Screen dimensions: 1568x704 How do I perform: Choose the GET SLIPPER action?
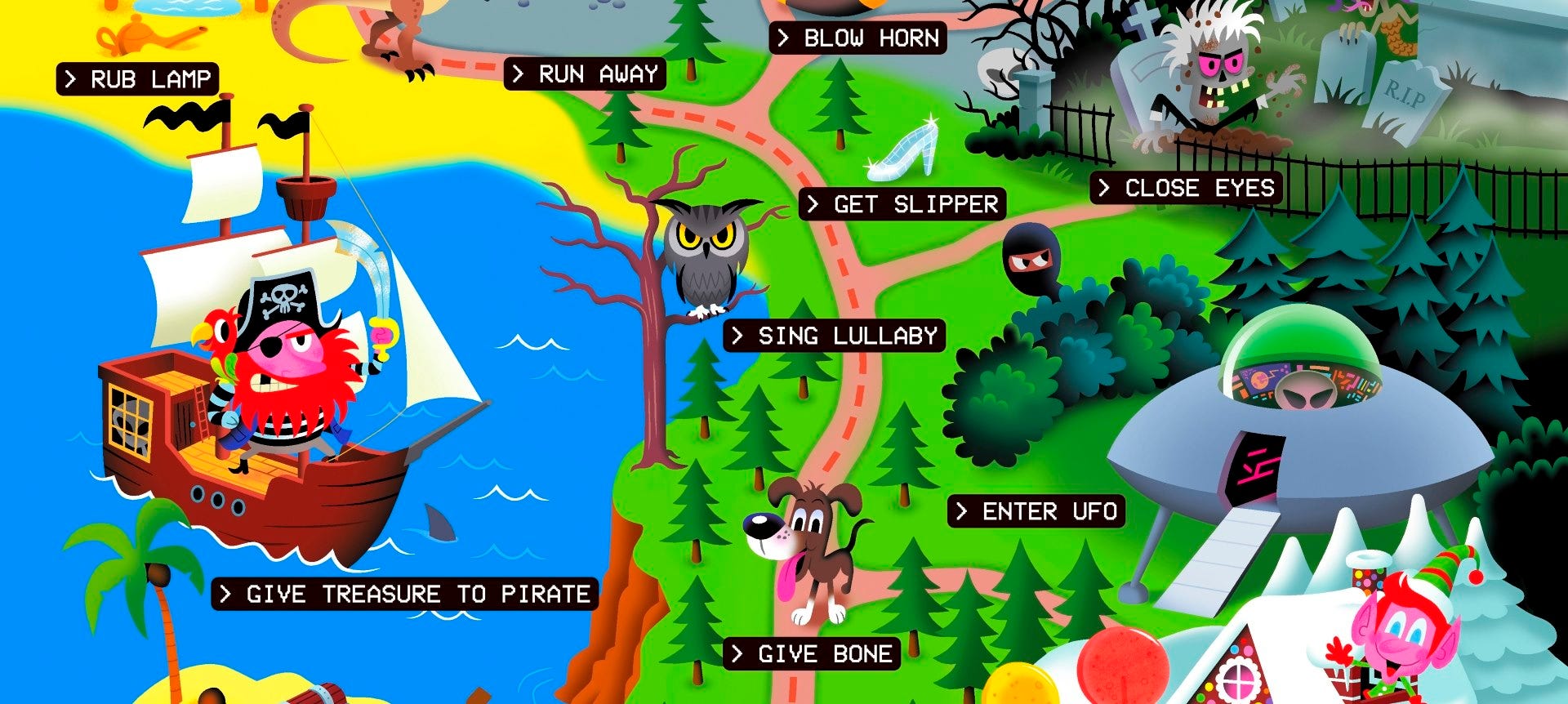point(902,204)
